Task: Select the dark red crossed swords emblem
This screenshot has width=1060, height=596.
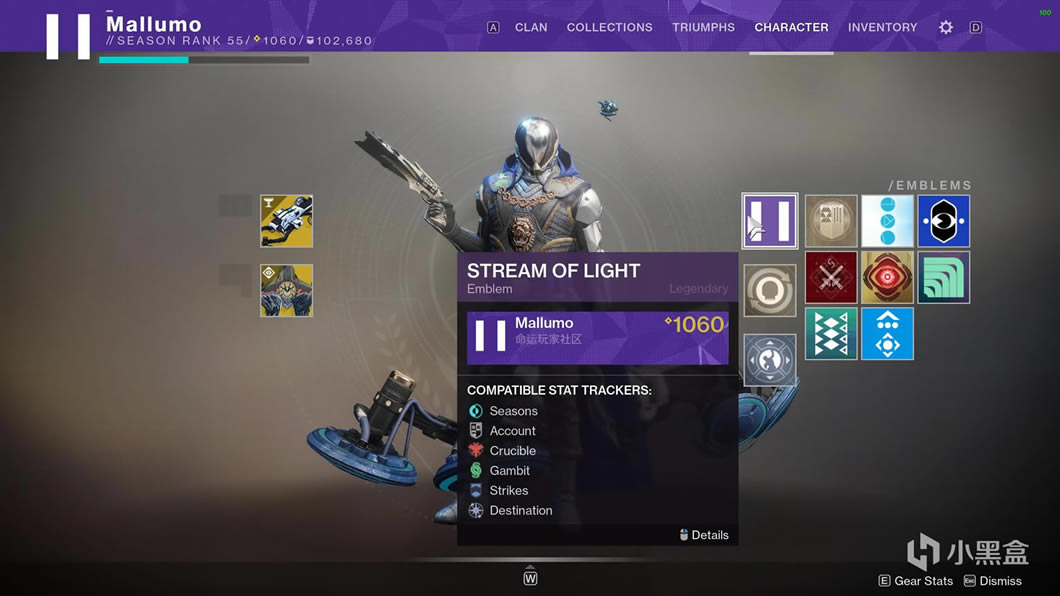Action: (831, 277)
